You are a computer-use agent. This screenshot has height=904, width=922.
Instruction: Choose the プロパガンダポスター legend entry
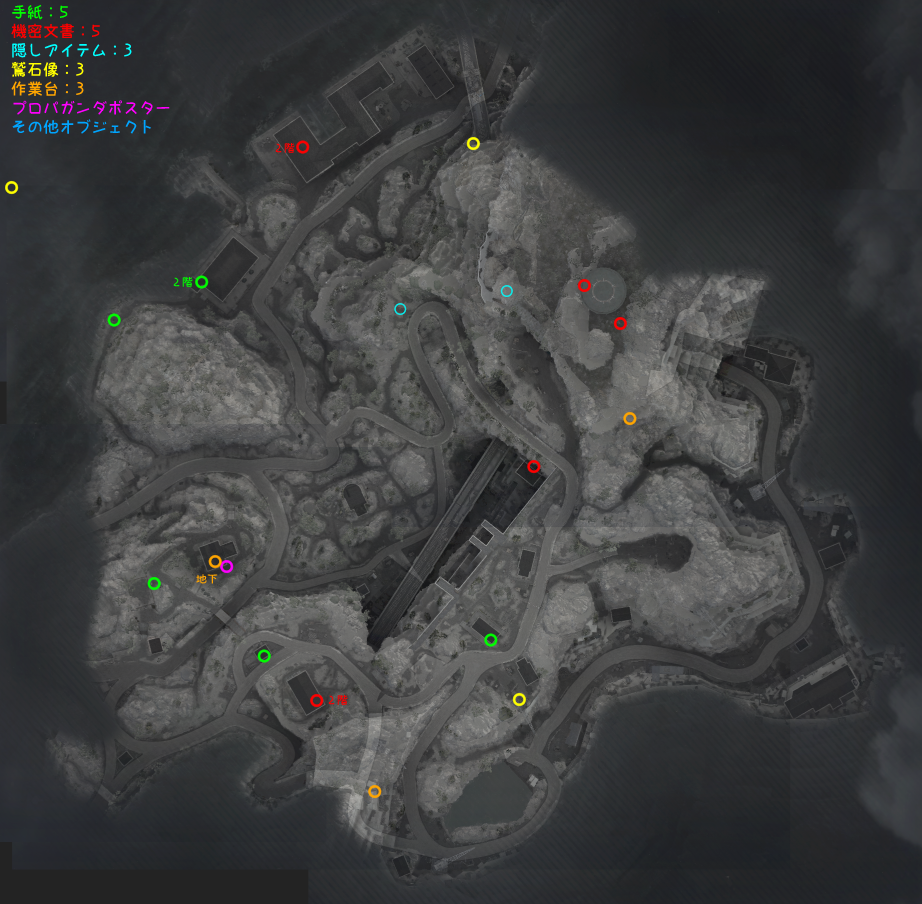coord(91,108)
